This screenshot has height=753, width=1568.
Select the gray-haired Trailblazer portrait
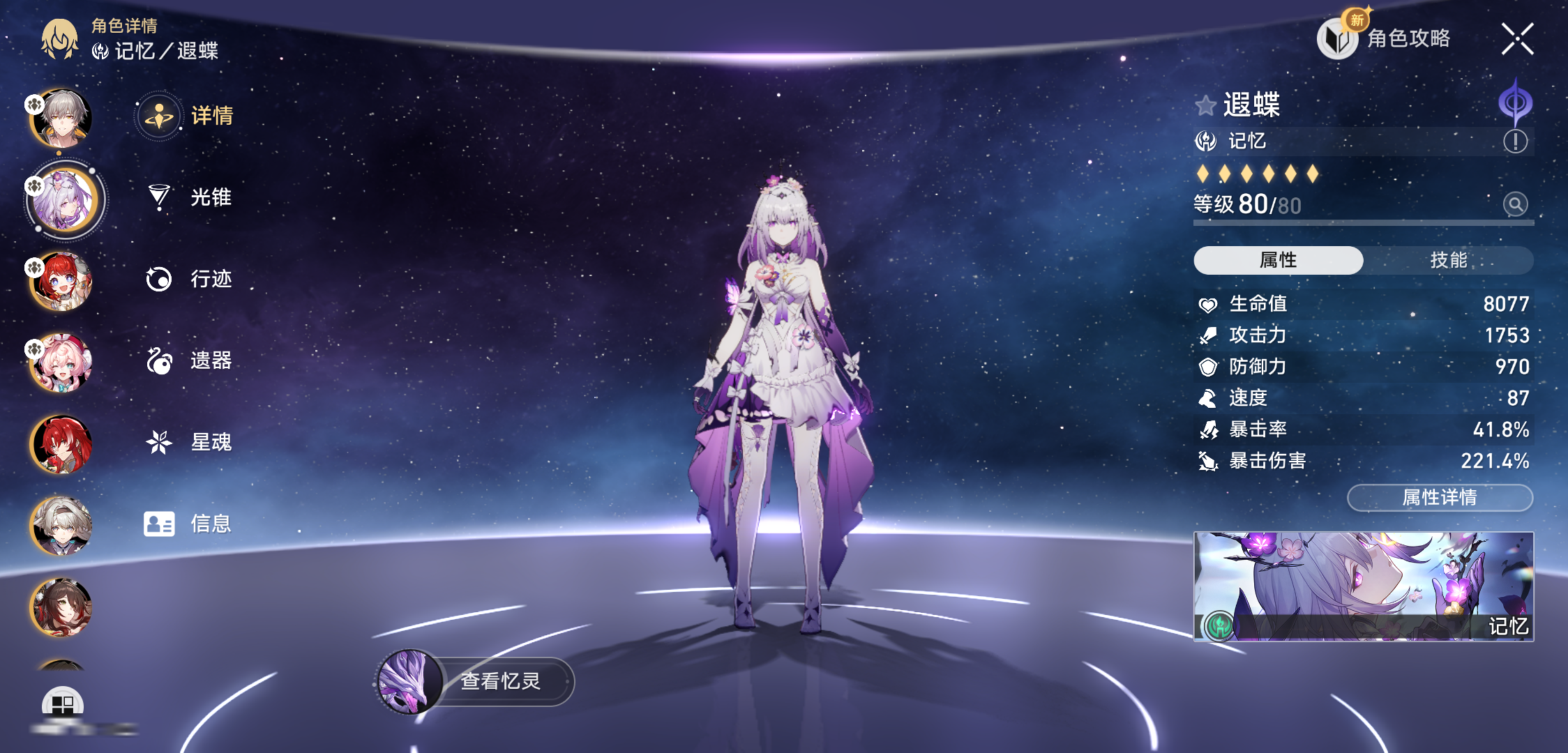tap(61, 119)
